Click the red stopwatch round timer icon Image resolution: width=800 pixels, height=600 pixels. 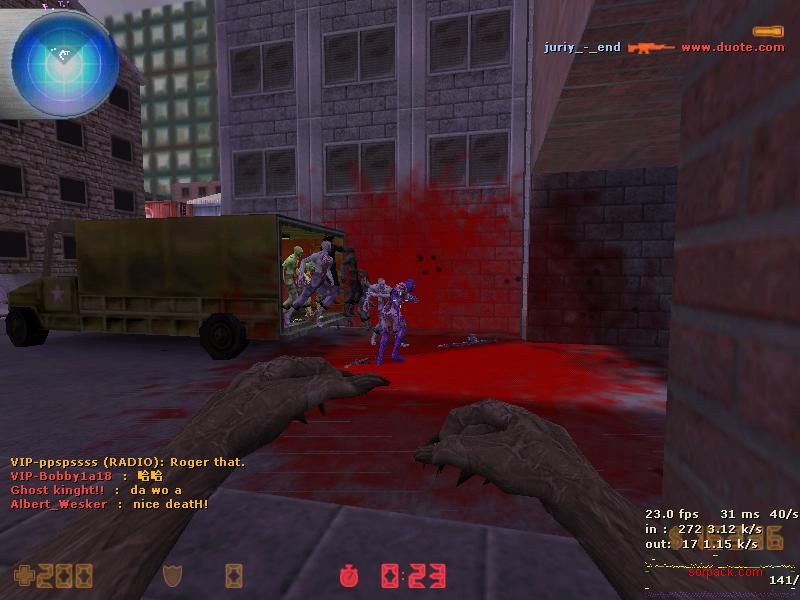tap(349, 576)
